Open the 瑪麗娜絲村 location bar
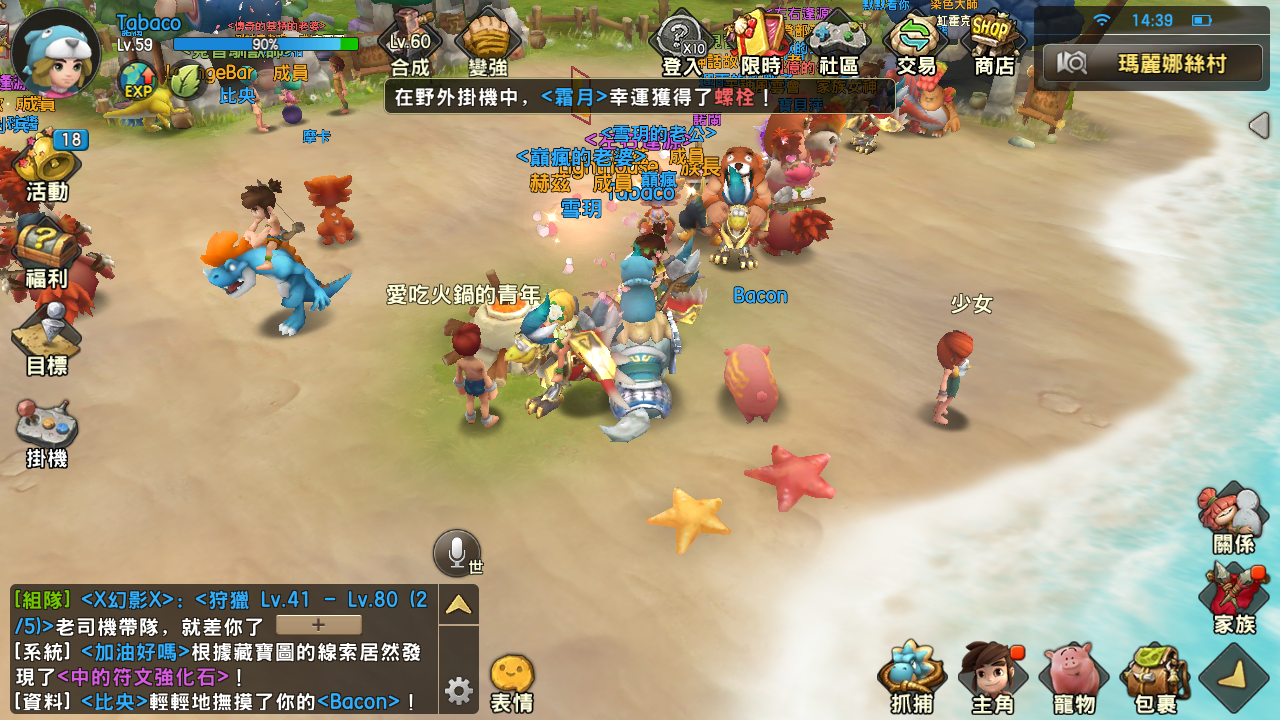 tap(1150, 61)
